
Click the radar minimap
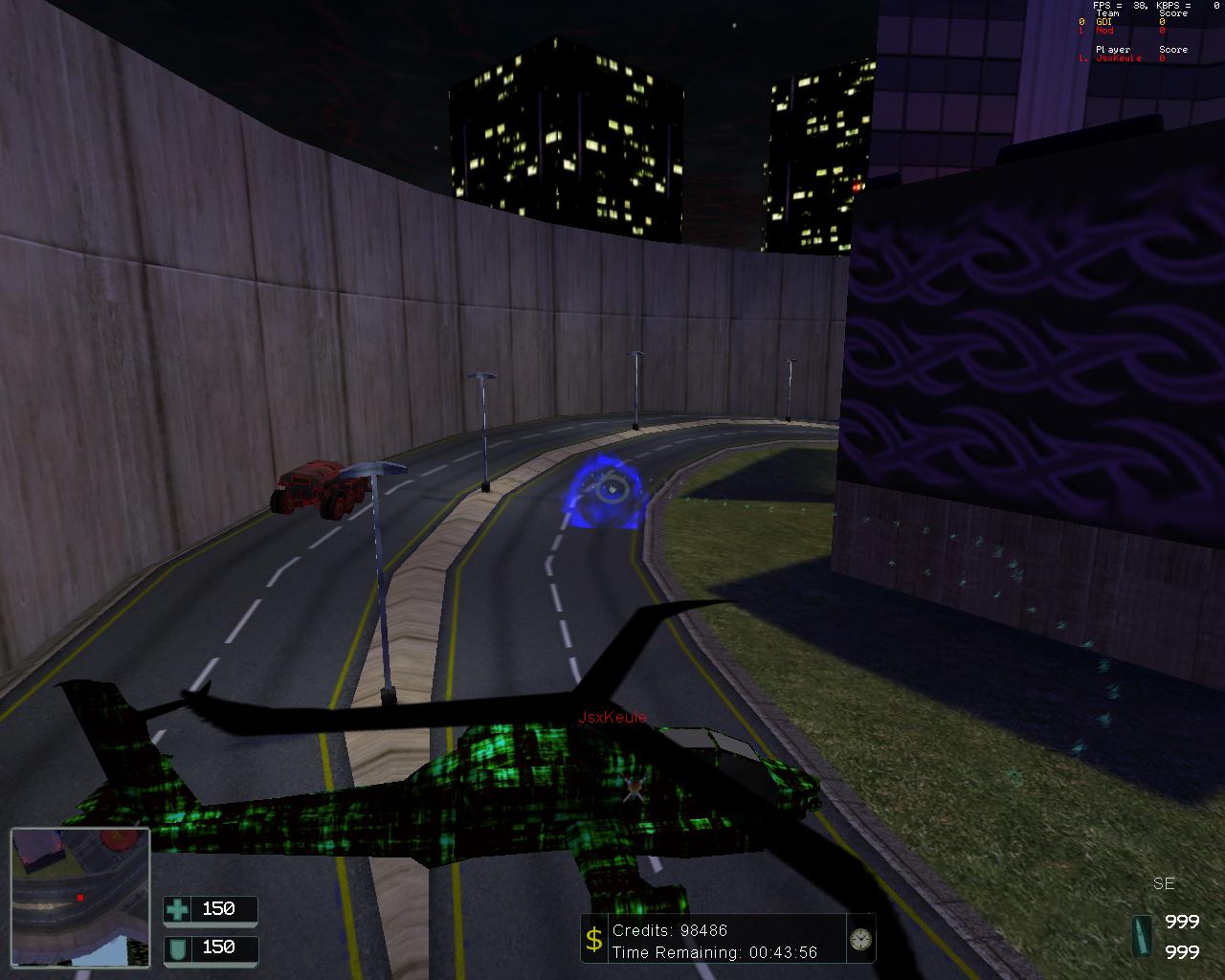80,896
